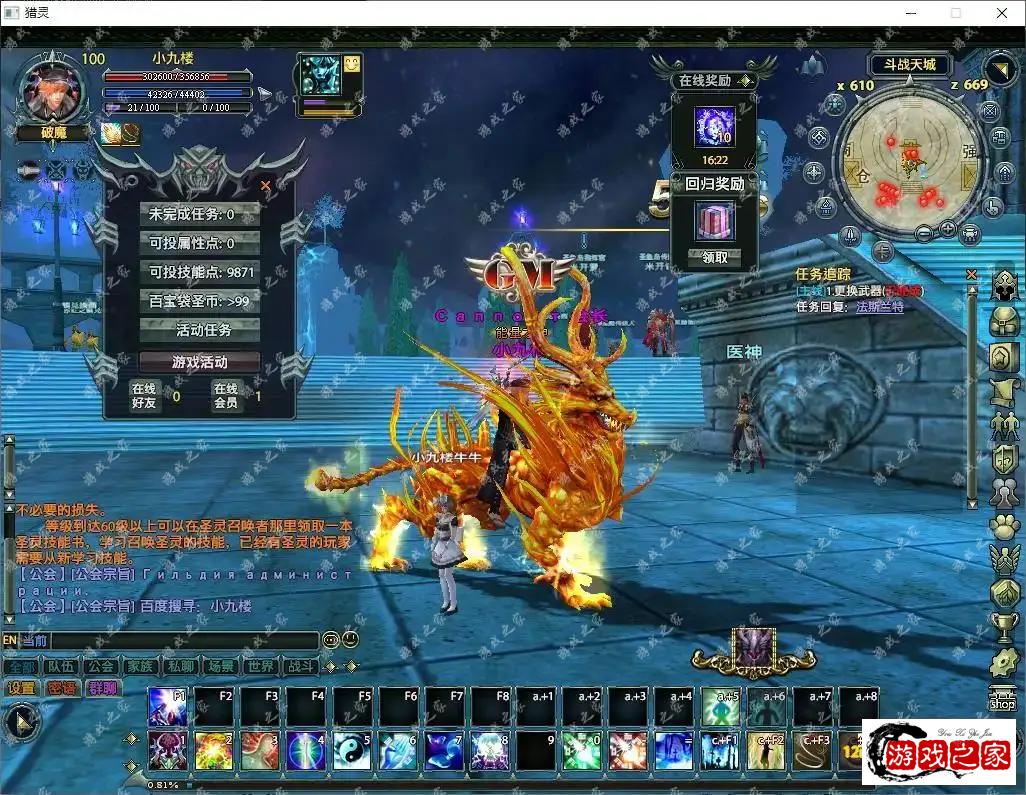The width and height of the screenshot is (1026, 795).
Task: Open the 设置 chat settings button
Action: [21, 688]
